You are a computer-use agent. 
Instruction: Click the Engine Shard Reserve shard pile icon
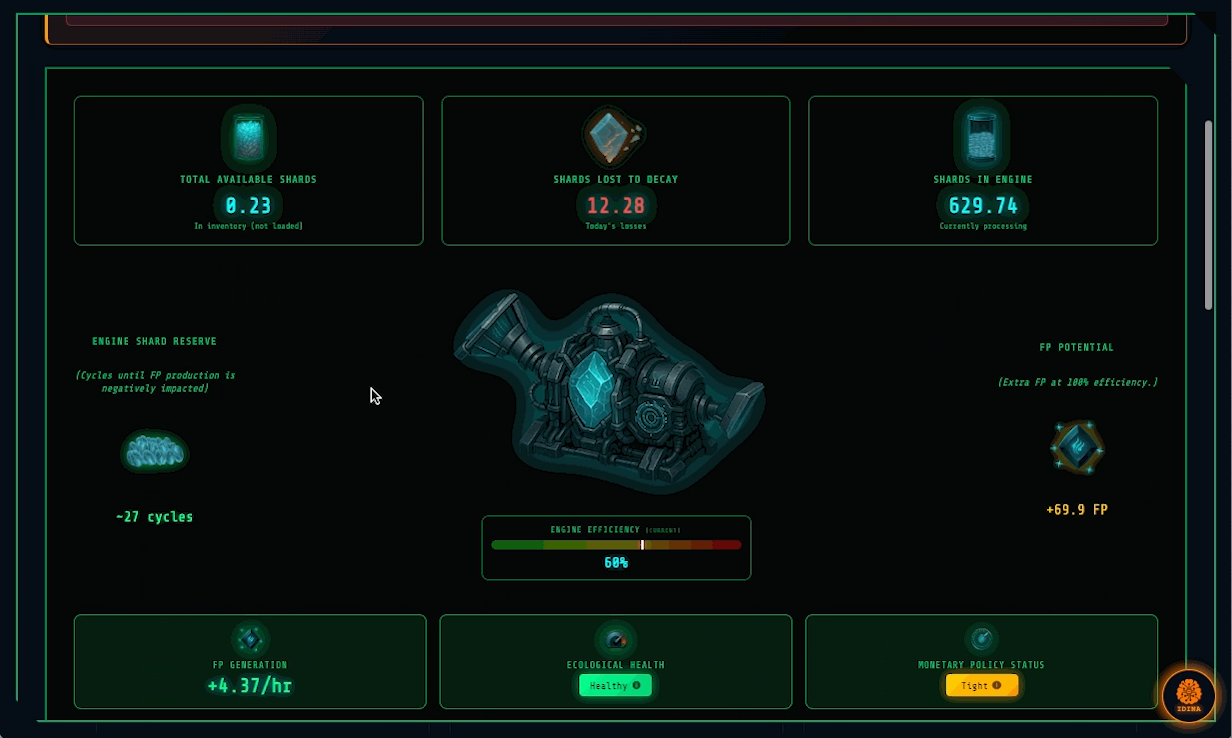(154, 452)
